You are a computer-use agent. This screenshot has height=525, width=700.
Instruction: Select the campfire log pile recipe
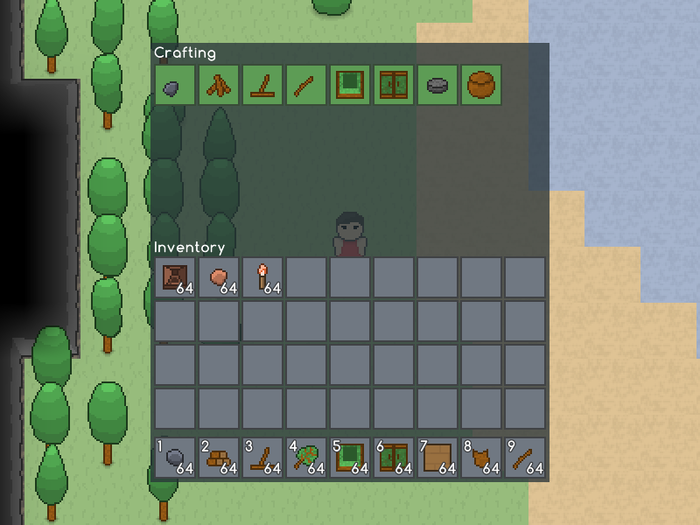(x=217, y=86)
